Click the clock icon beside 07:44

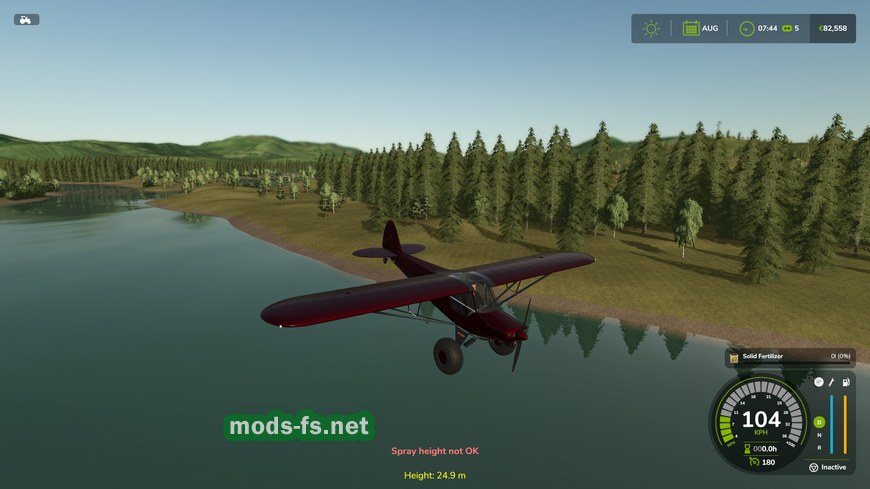pos(746,28)
